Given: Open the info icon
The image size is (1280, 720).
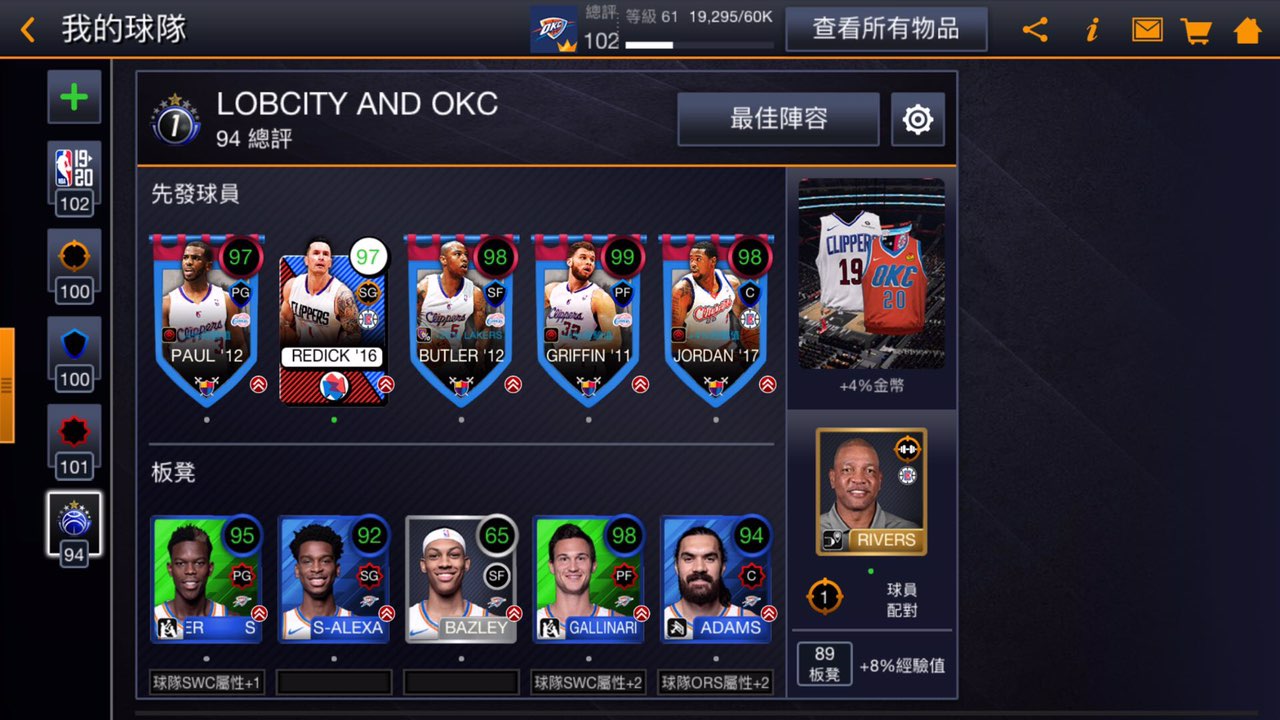Looking at the screenshot, I should pos(1092,30).
